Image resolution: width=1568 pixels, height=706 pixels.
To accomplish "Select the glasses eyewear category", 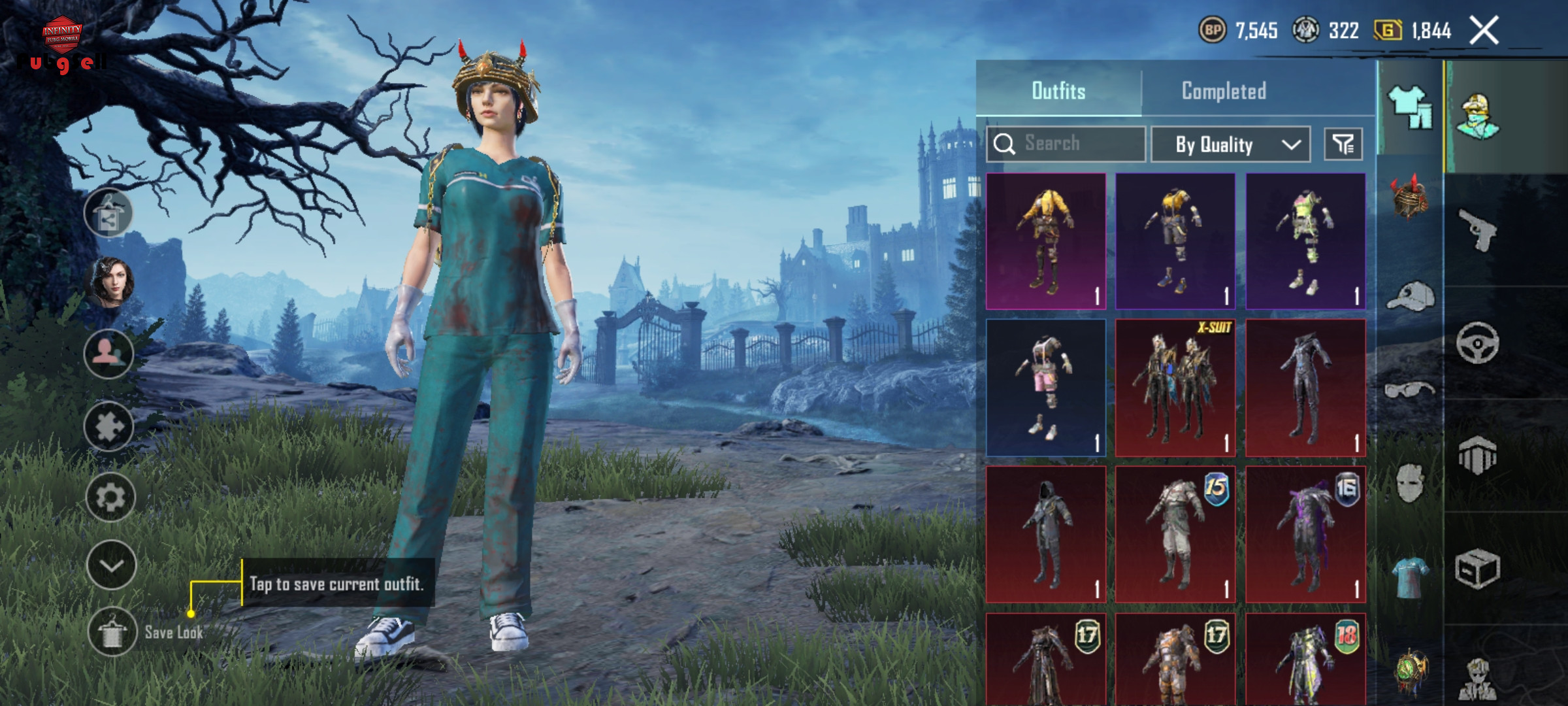I will pos(1410,390).
